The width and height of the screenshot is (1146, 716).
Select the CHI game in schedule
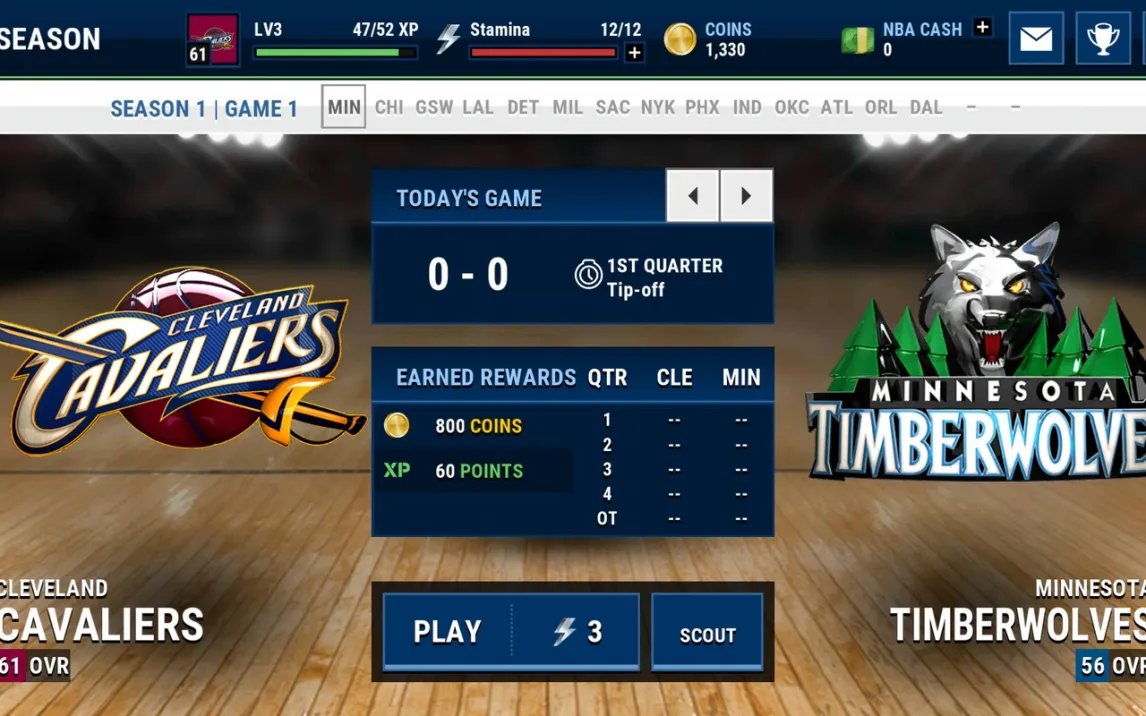tap(389, 107)
